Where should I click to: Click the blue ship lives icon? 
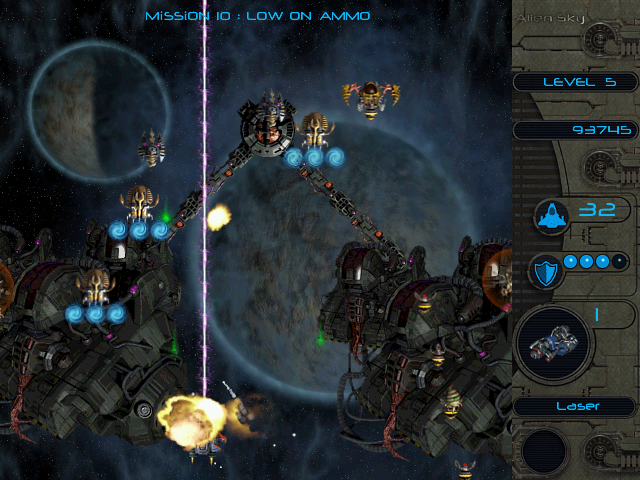tap(550, 213)
